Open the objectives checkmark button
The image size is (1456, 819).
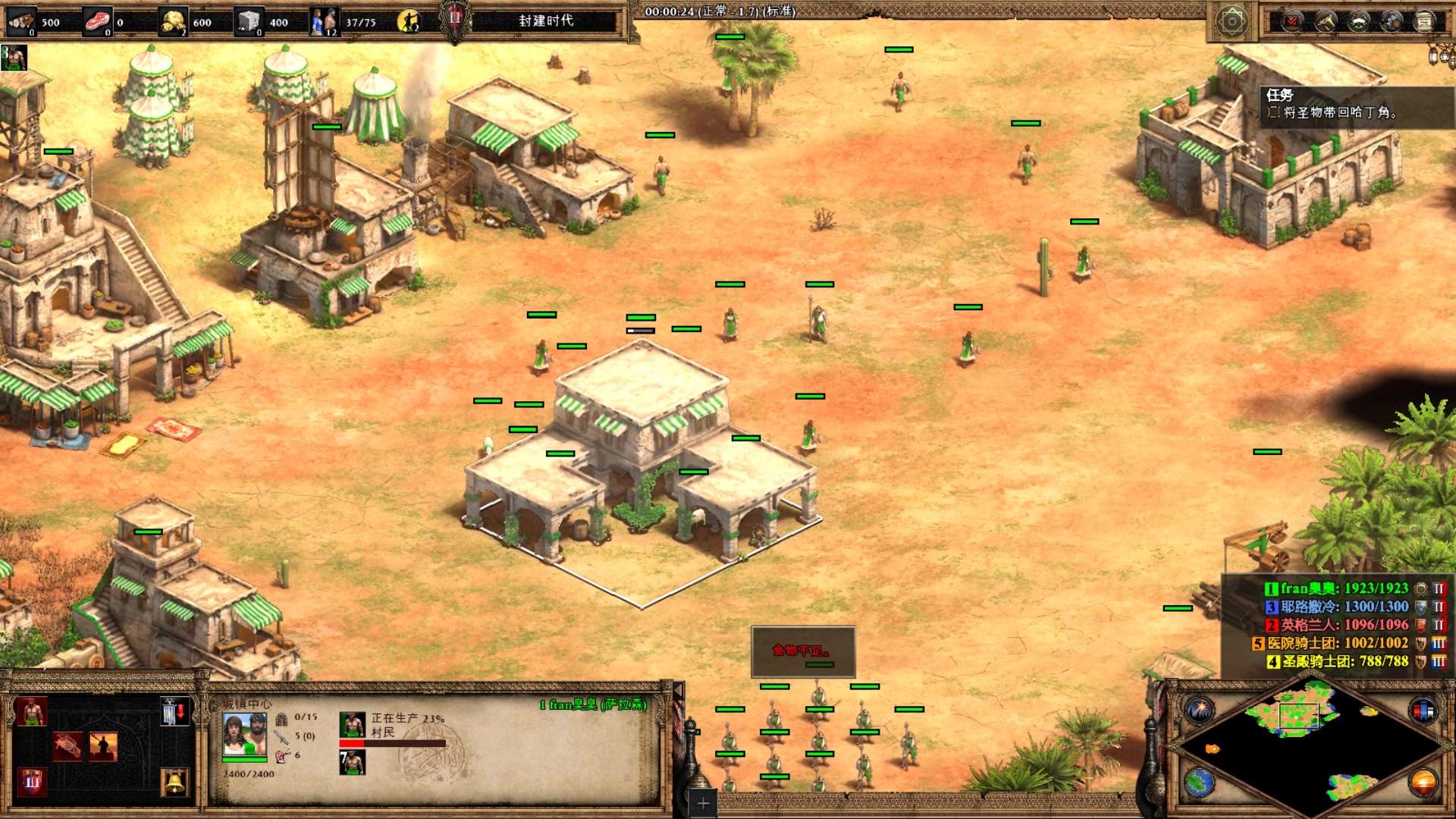(1292, 21)
